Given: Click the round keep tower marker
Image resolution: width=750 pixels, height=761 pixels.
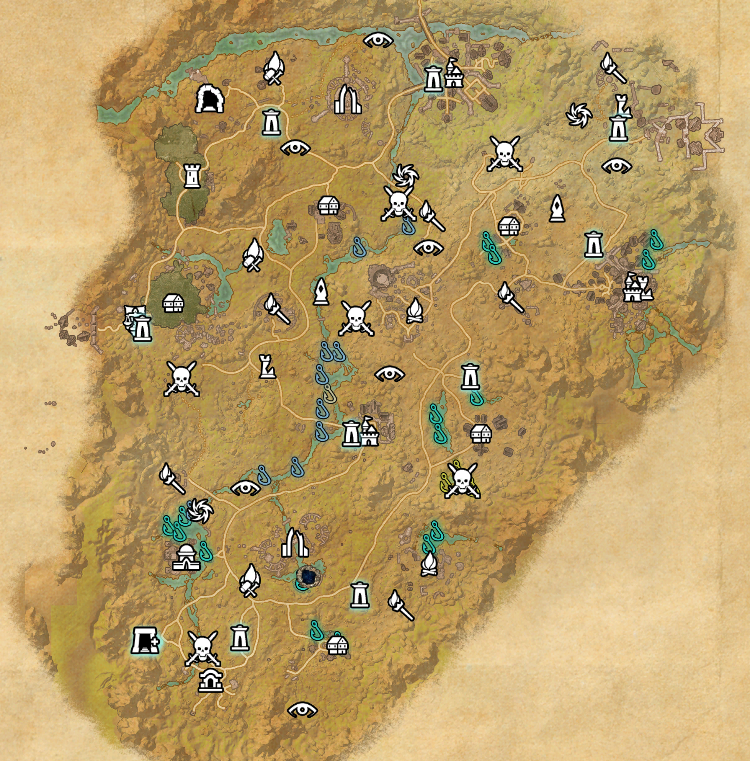Looking at the screenshot, I should tap(192, 176).
